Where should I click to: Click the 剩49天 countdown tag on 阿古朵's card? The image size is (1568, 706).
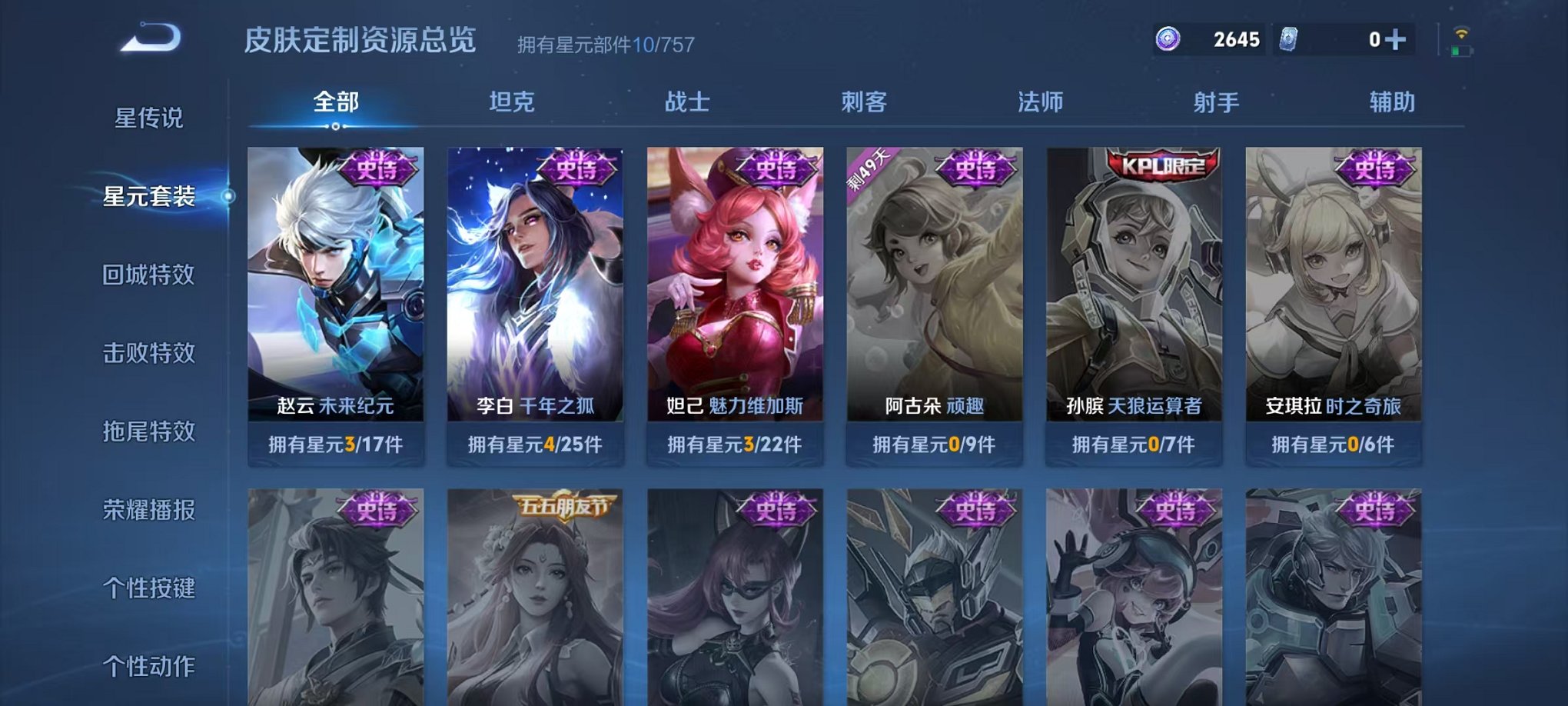point(869,167)
